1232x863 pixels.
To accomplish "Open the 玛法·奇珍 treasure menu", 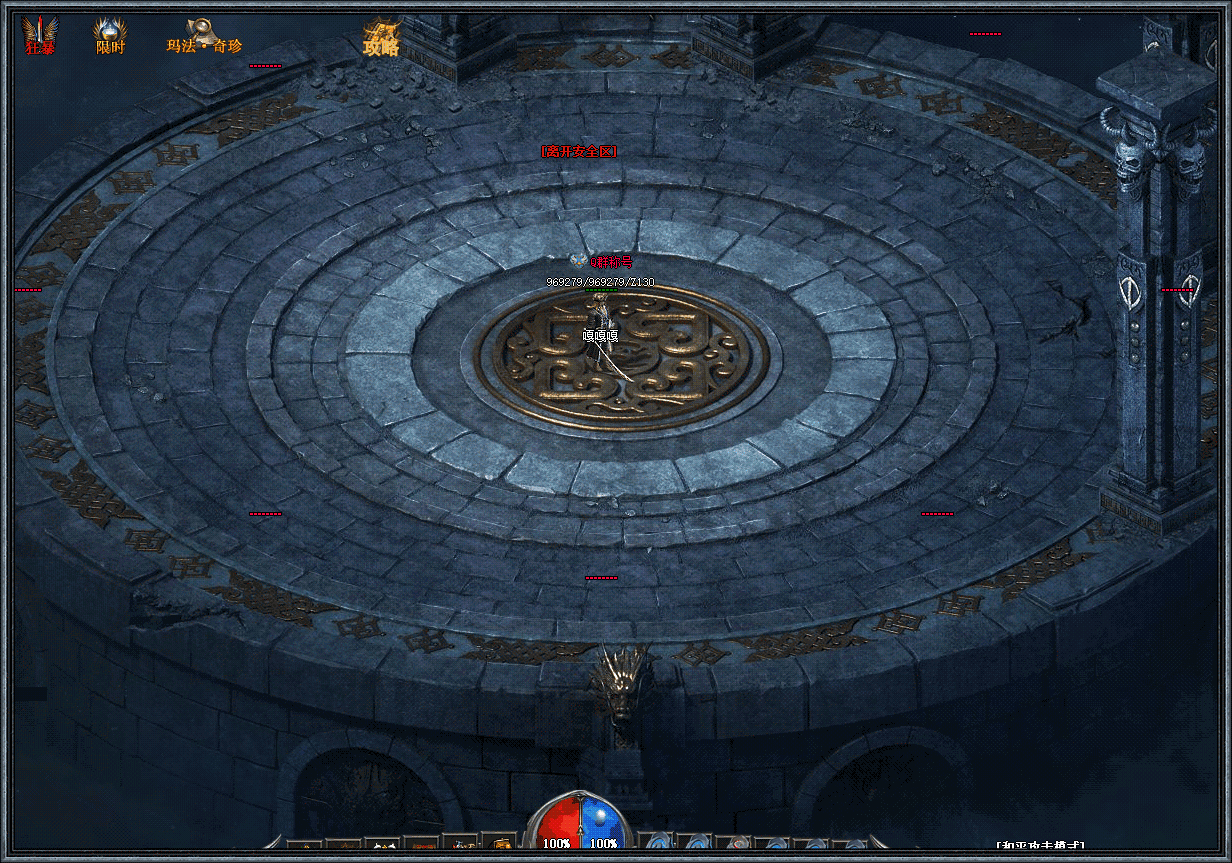I will point(204,37).
